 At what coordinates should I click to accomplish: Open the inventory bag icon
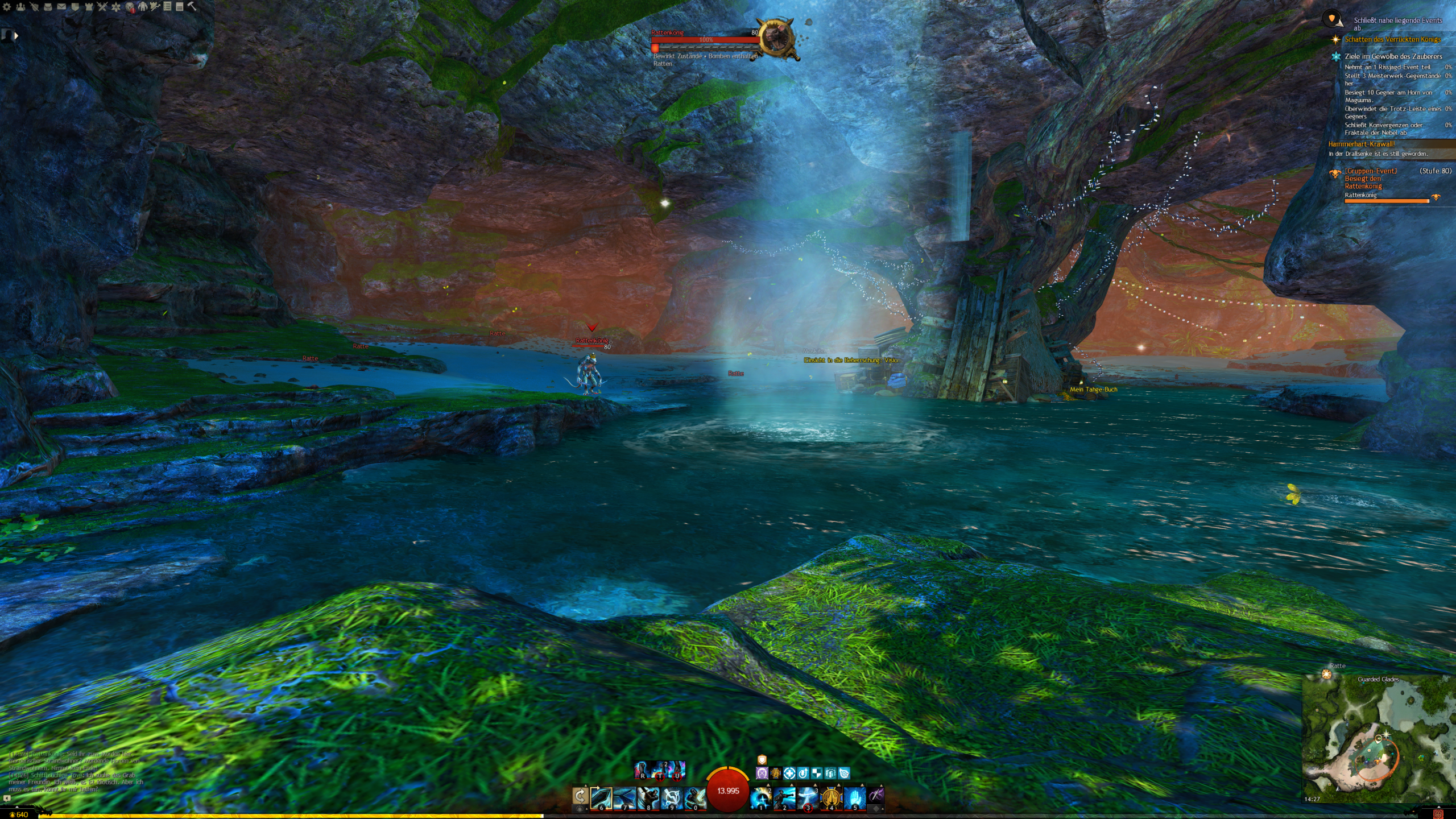pos(48,7)
